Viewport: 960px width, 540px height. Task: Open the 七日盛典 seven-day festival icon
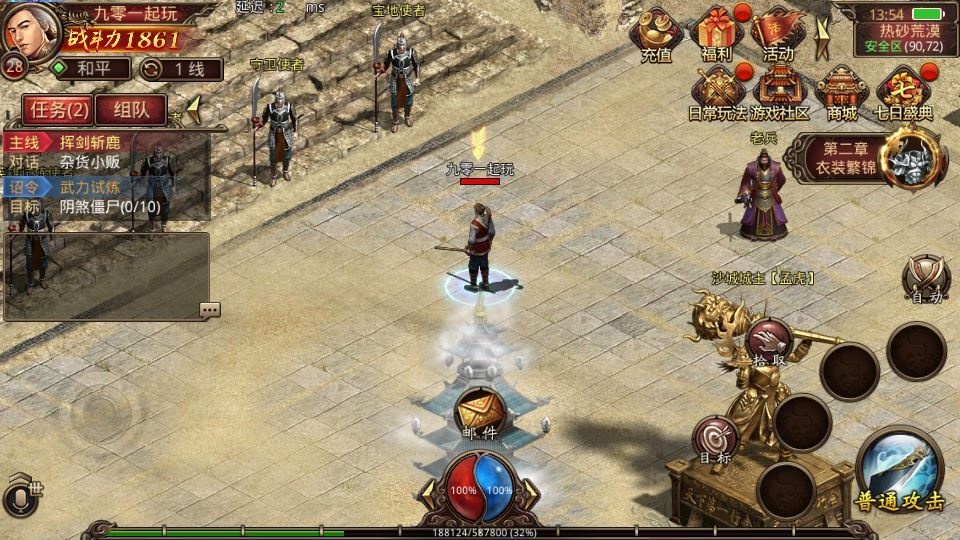[904, 93]
